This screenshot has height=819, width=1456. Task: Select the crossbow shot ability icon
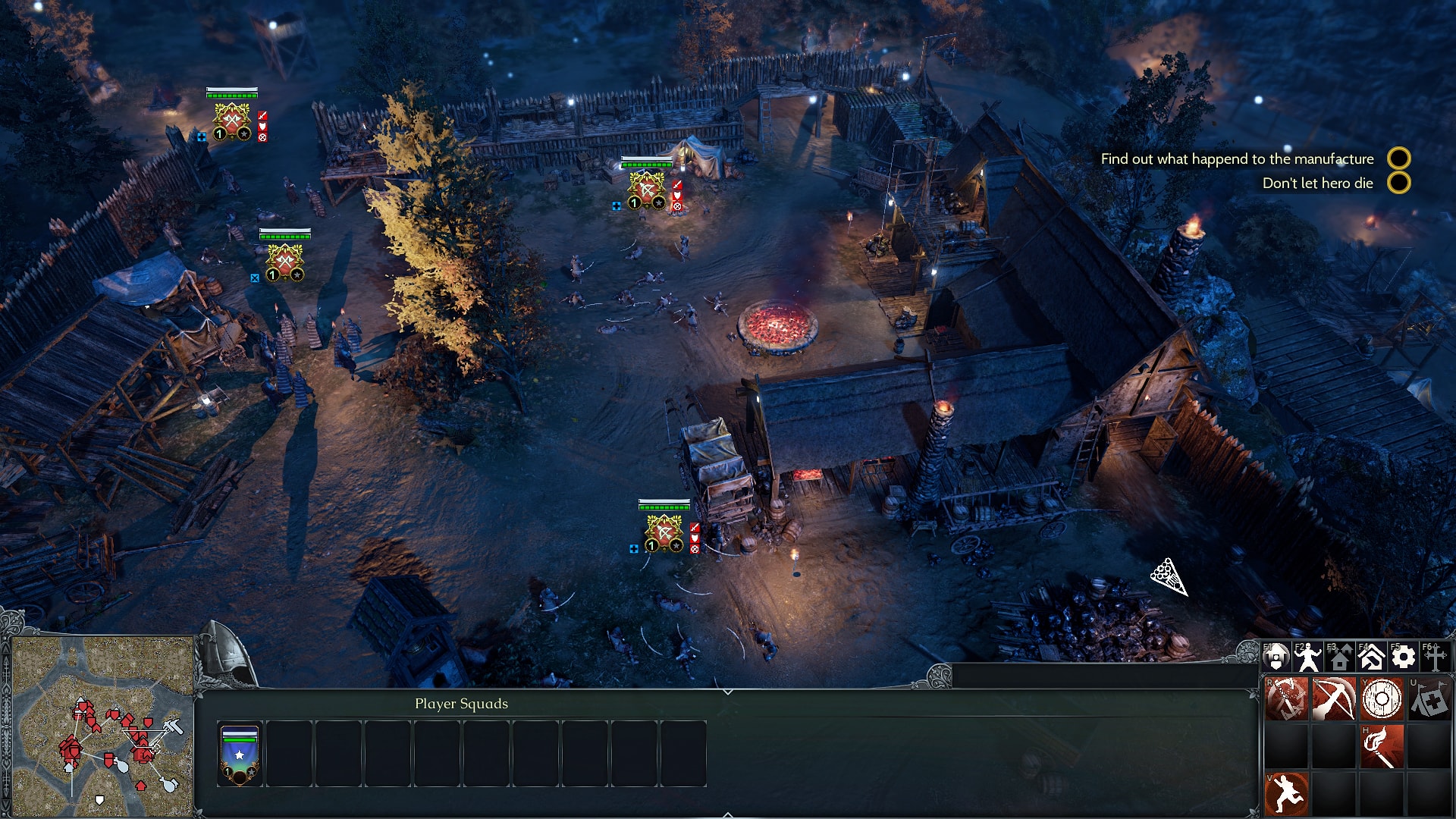click(1335, 698)
